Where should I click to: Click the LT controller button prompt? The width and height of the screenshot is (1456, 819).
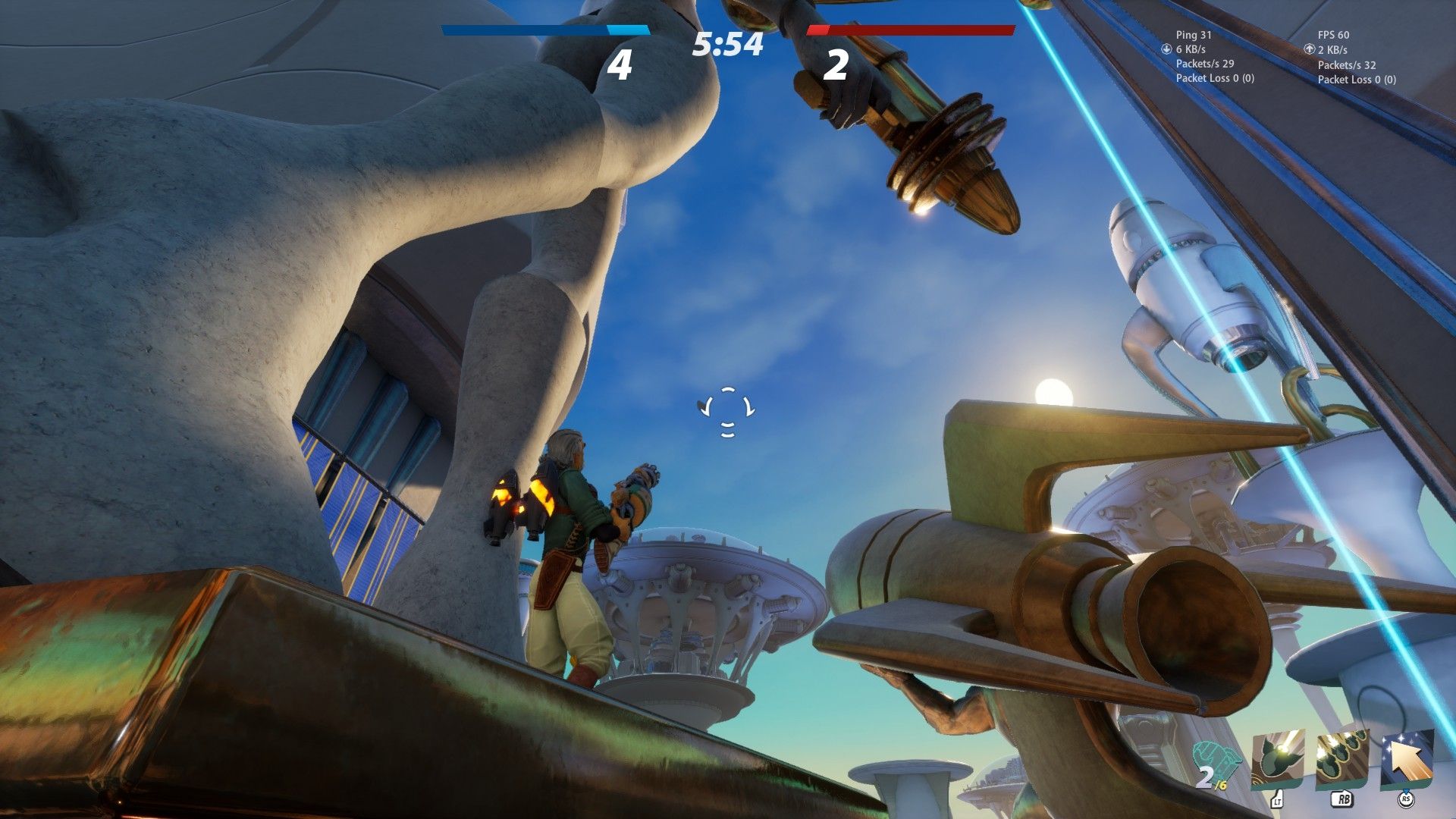point(1279,802)
